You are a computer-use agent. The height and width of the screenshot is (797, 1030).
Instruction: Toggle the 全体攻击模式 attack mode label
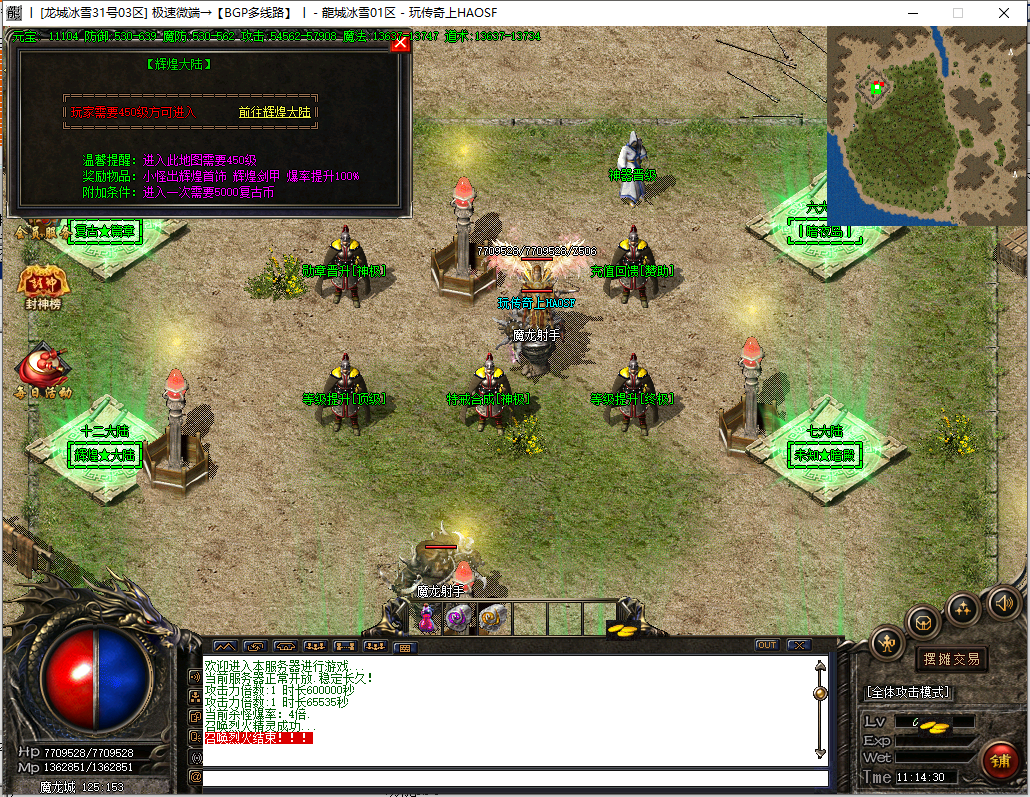click(x=907, y=692)
